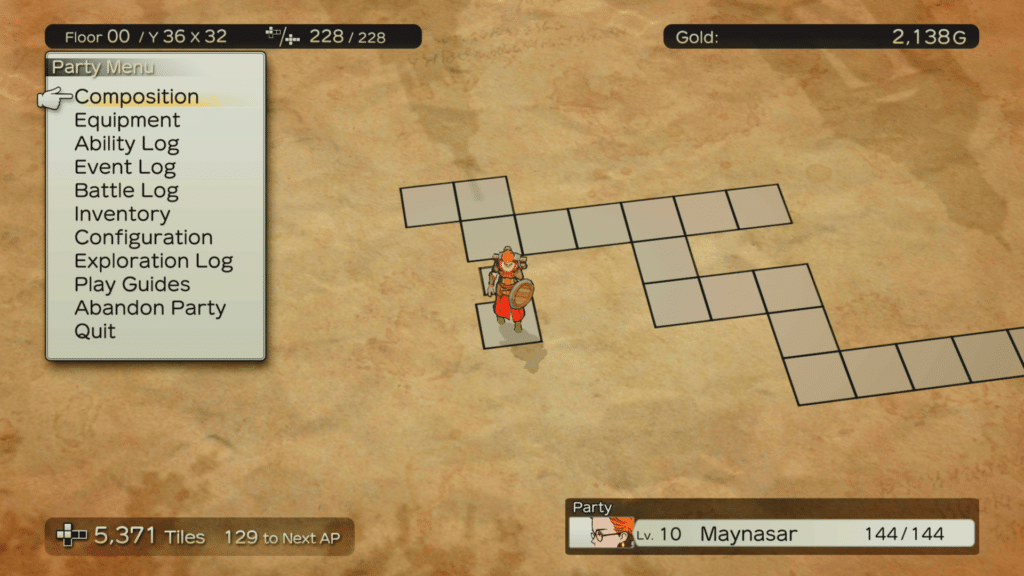Select Abandon Party option
Image resolution: width=1024 pixels, height=576 pixels.
150,308
